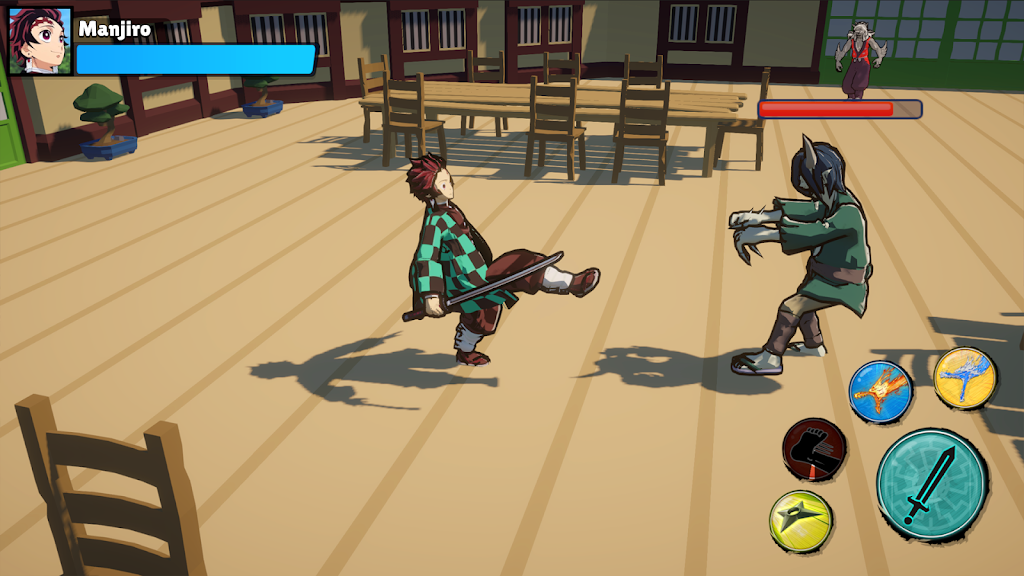Use the blue water kick skill
This screenshot has height=576, width=1024.
click(x=965, y=378)
